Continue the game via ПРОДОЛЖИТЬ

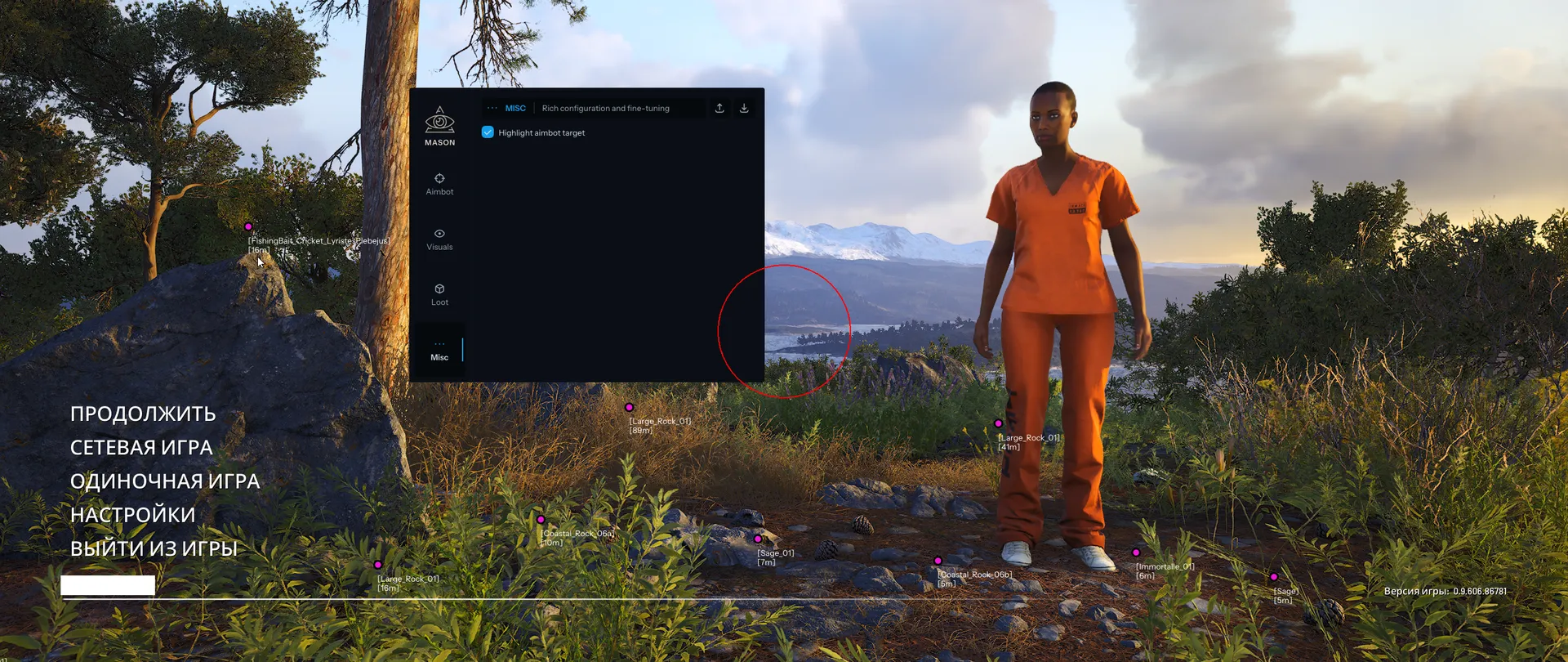click(x=143, y=414)
